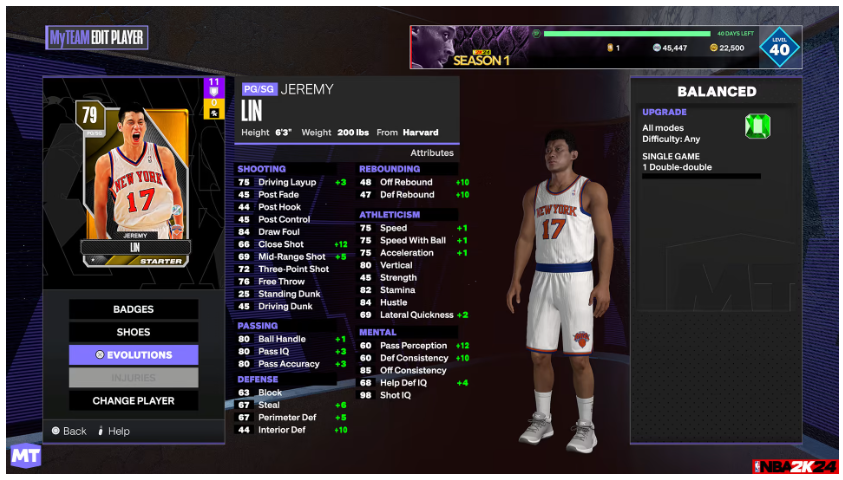
Task: Click the MT logo icon
Action: [x=25, y=456]
